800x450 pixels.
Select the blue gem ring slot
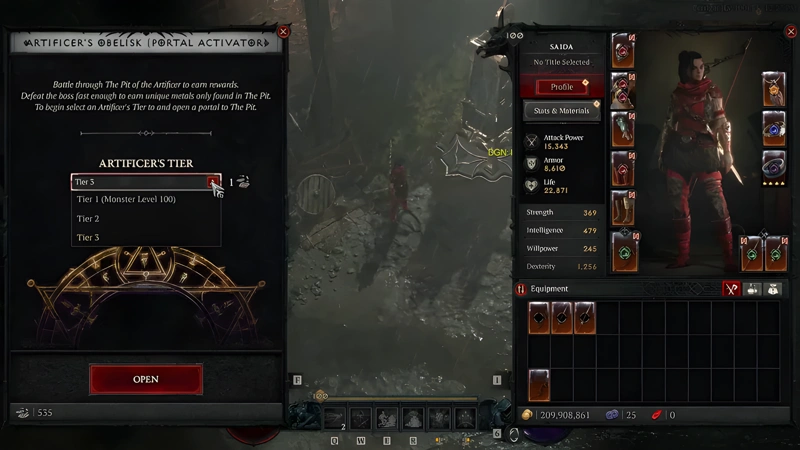pyautogui.click(x=774, y=127)
